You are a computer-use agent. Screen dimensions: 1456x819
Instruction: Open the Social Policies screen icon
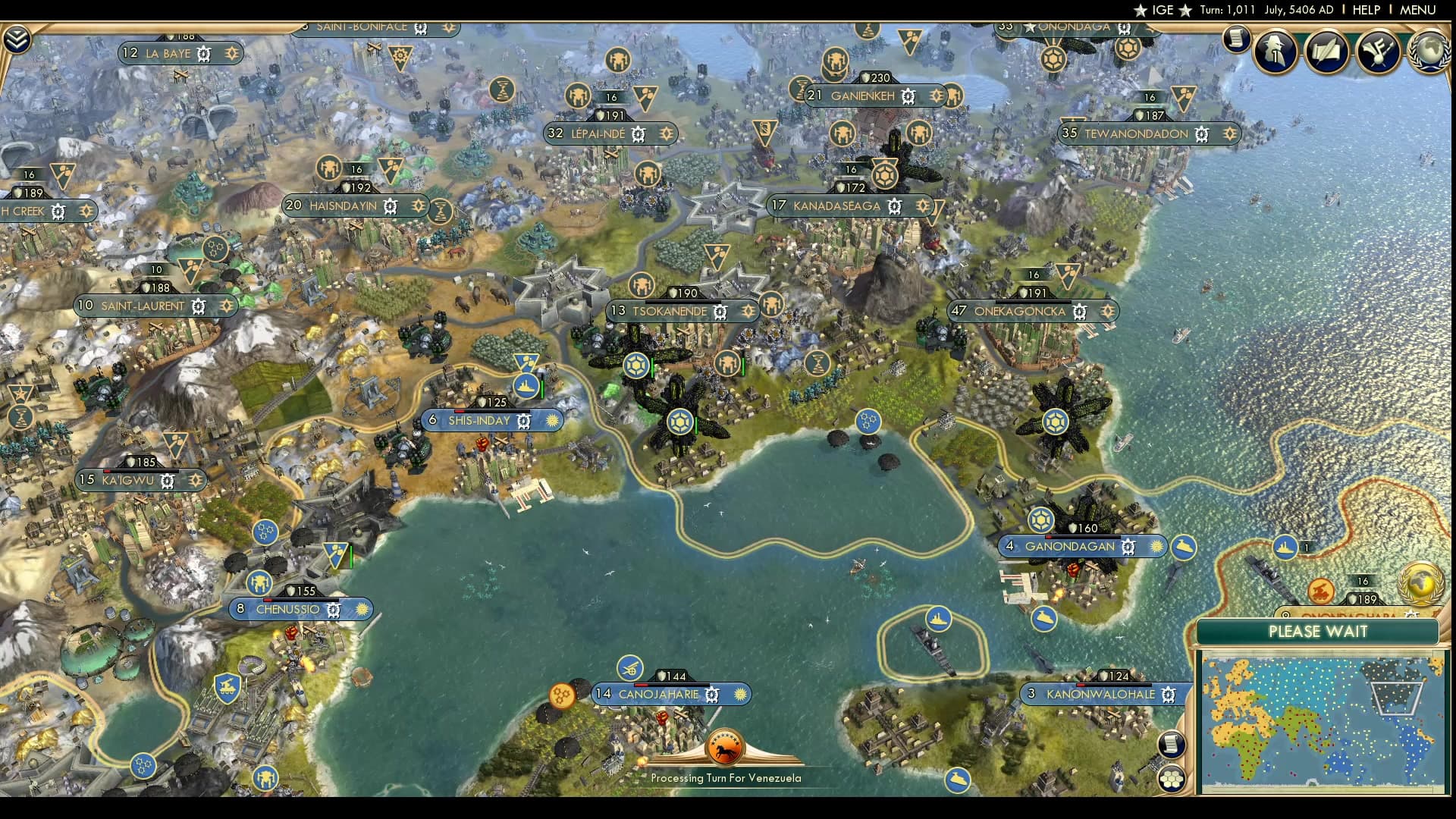[x=1326, y=52]
